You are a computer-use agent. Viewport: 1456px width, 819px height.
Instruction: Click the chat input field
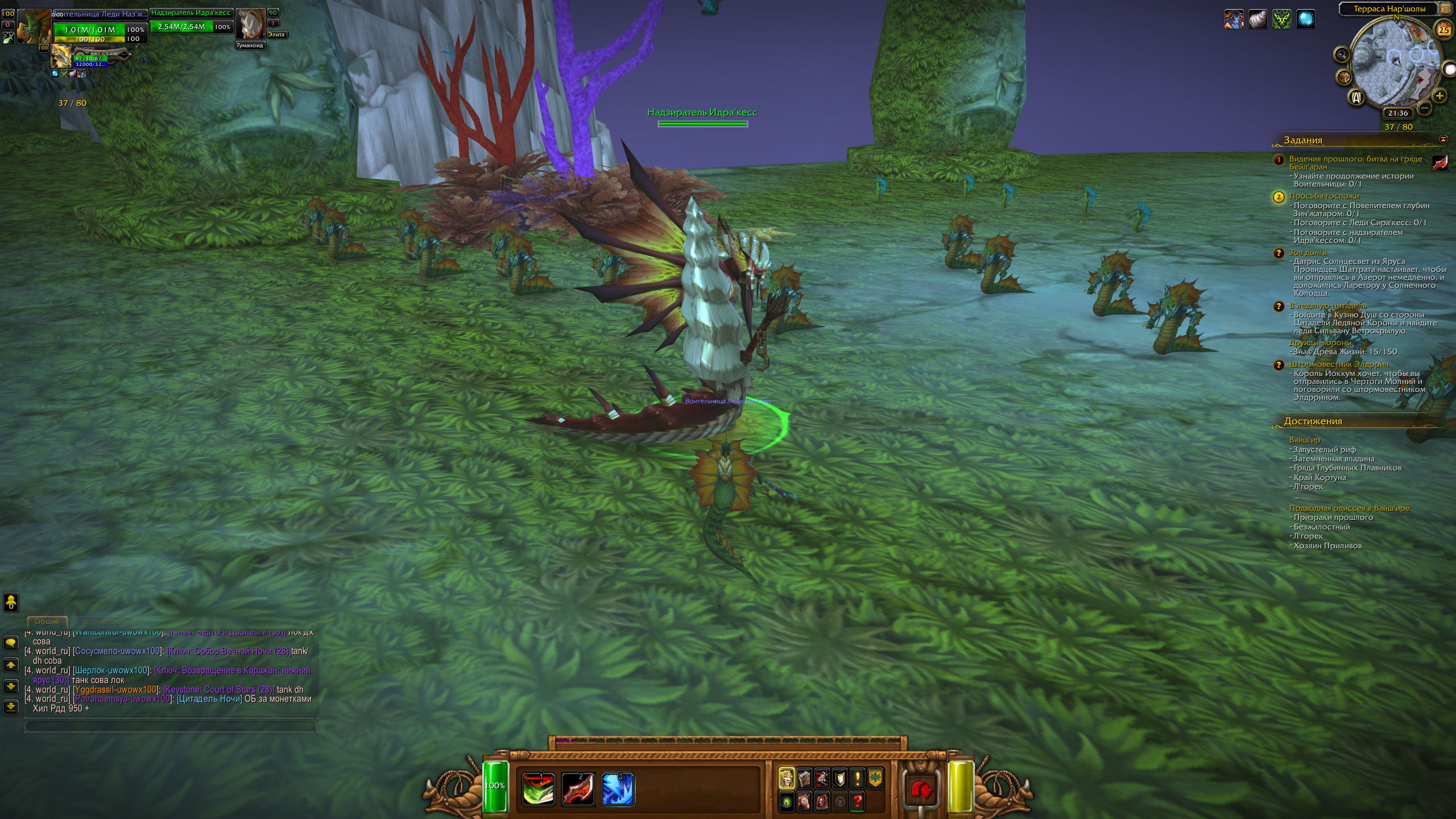pyautogui.click(x=170, y=726)
